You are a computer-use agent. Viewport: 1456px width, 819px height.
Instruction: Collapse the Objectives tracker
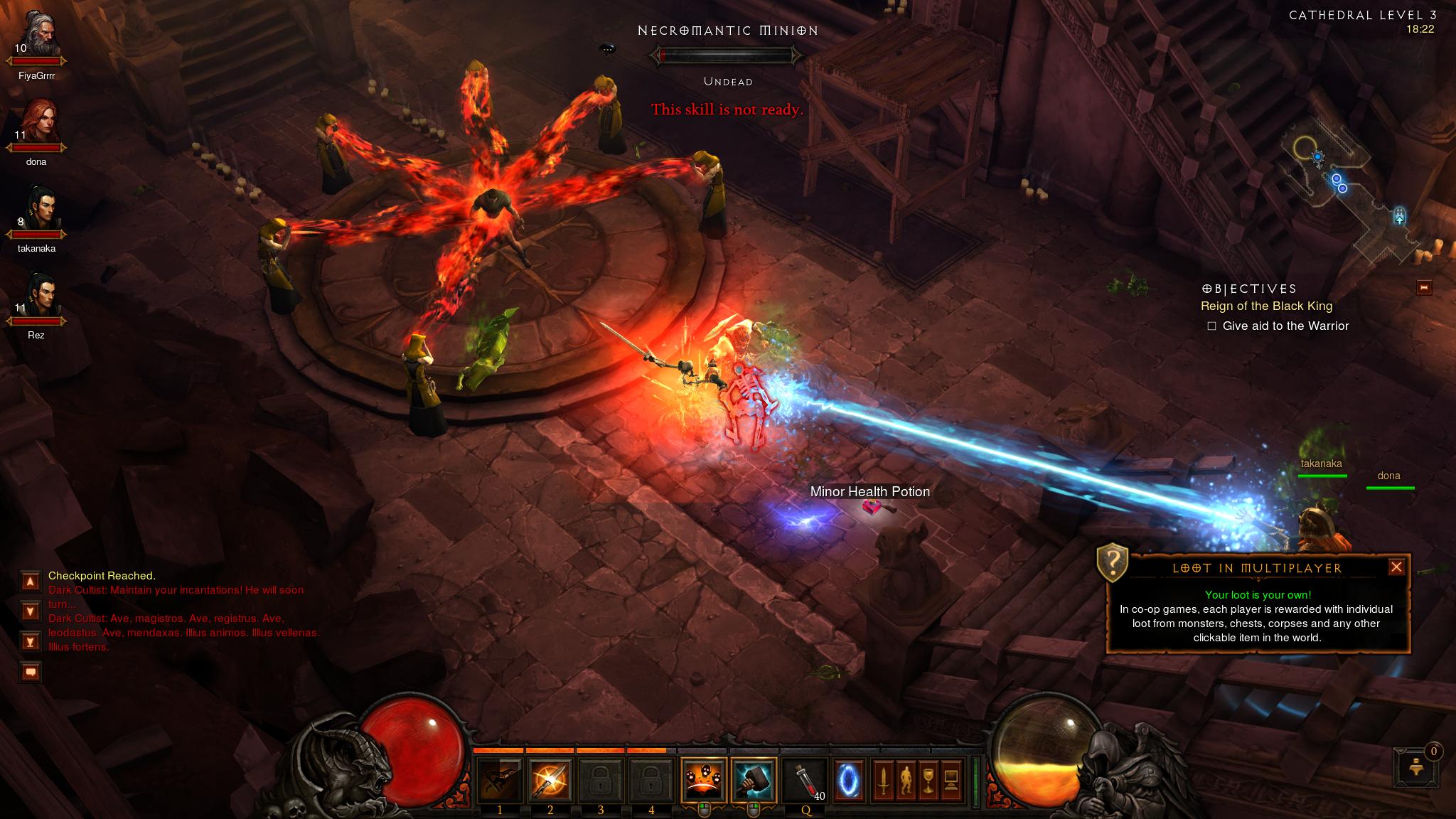(1424, 287)
